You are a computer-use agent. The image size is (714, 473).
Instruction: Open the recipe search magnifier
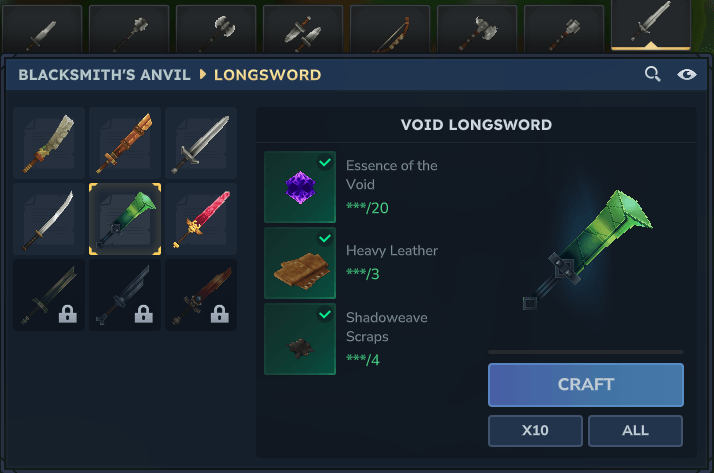(652, 74)
